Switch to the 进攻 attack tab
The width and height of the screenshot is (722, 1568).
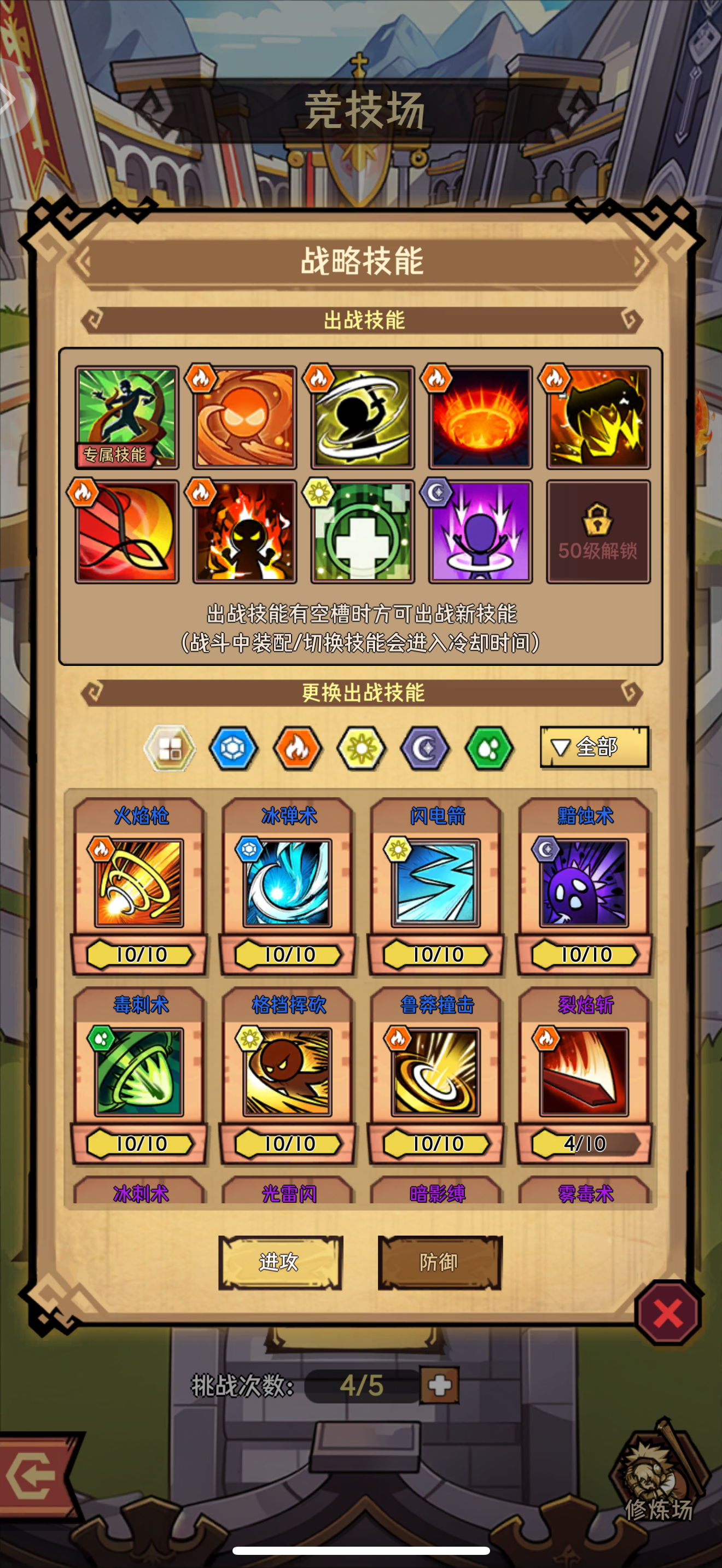[280, 1262]
